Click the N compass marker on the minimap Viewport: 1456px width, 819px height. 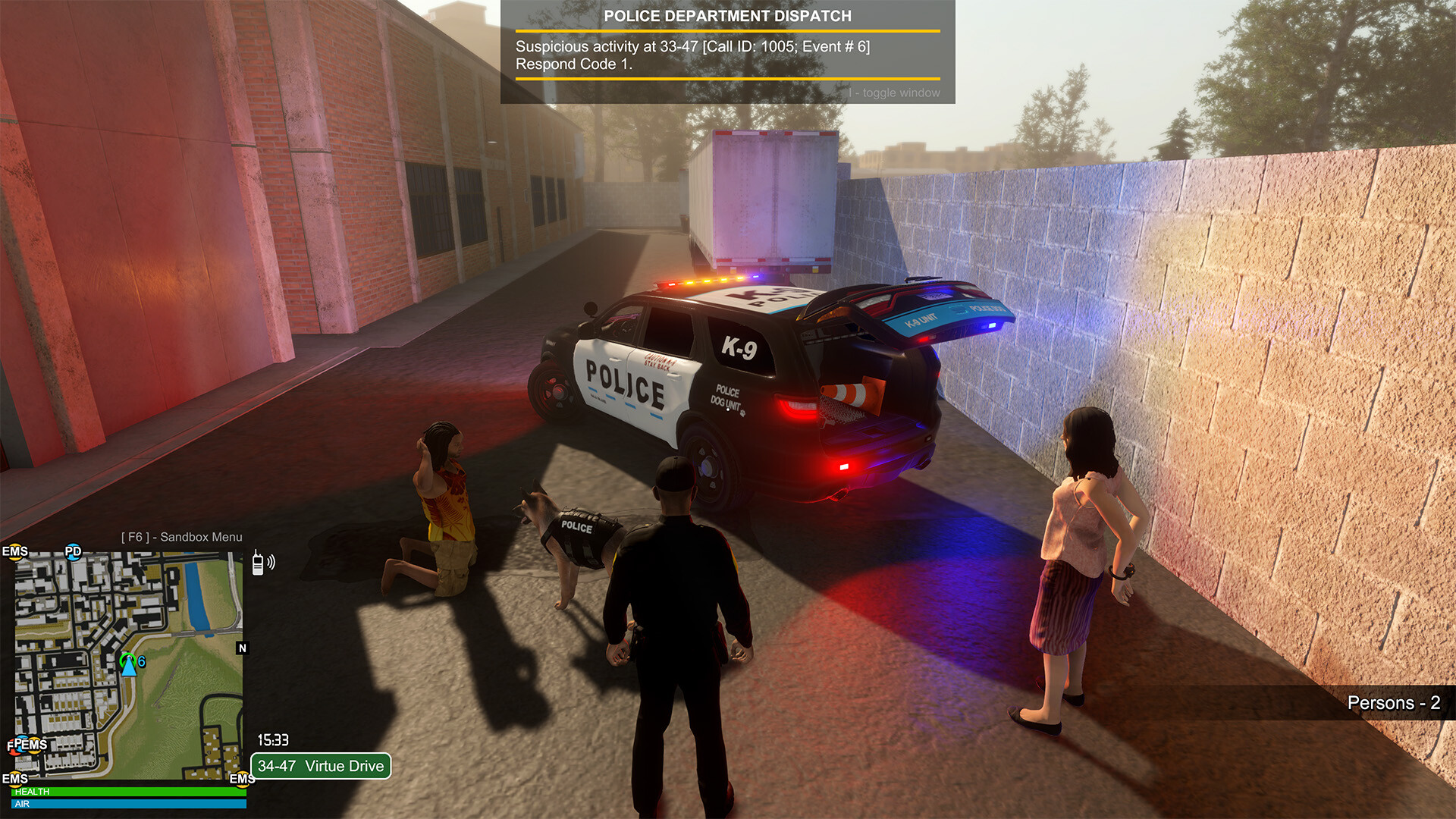point(242,648)
